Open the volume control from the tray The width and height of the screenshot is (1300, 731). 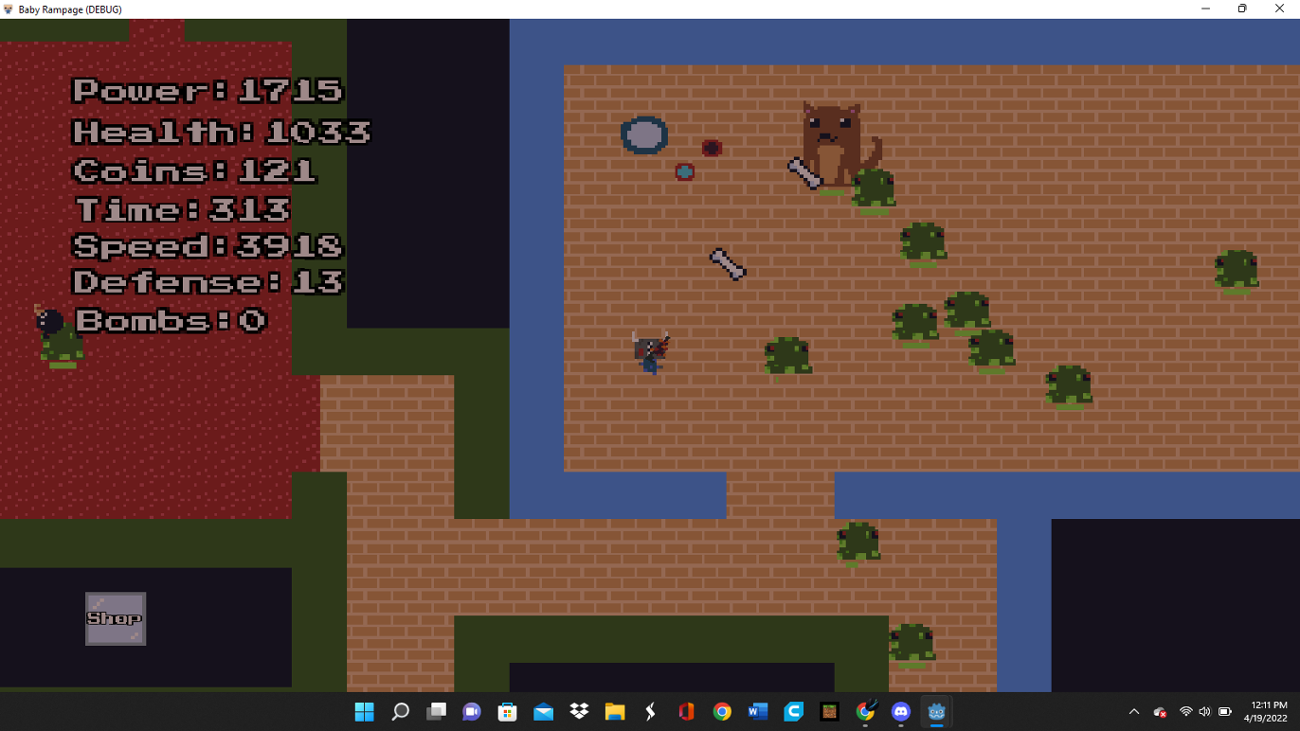[x=1205, y=712]
